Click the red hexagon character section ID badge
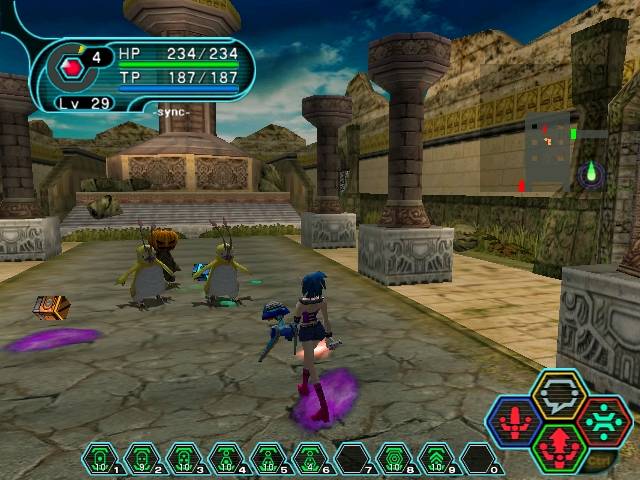This screenshot has height=480, width=640. tap(71, 68)
